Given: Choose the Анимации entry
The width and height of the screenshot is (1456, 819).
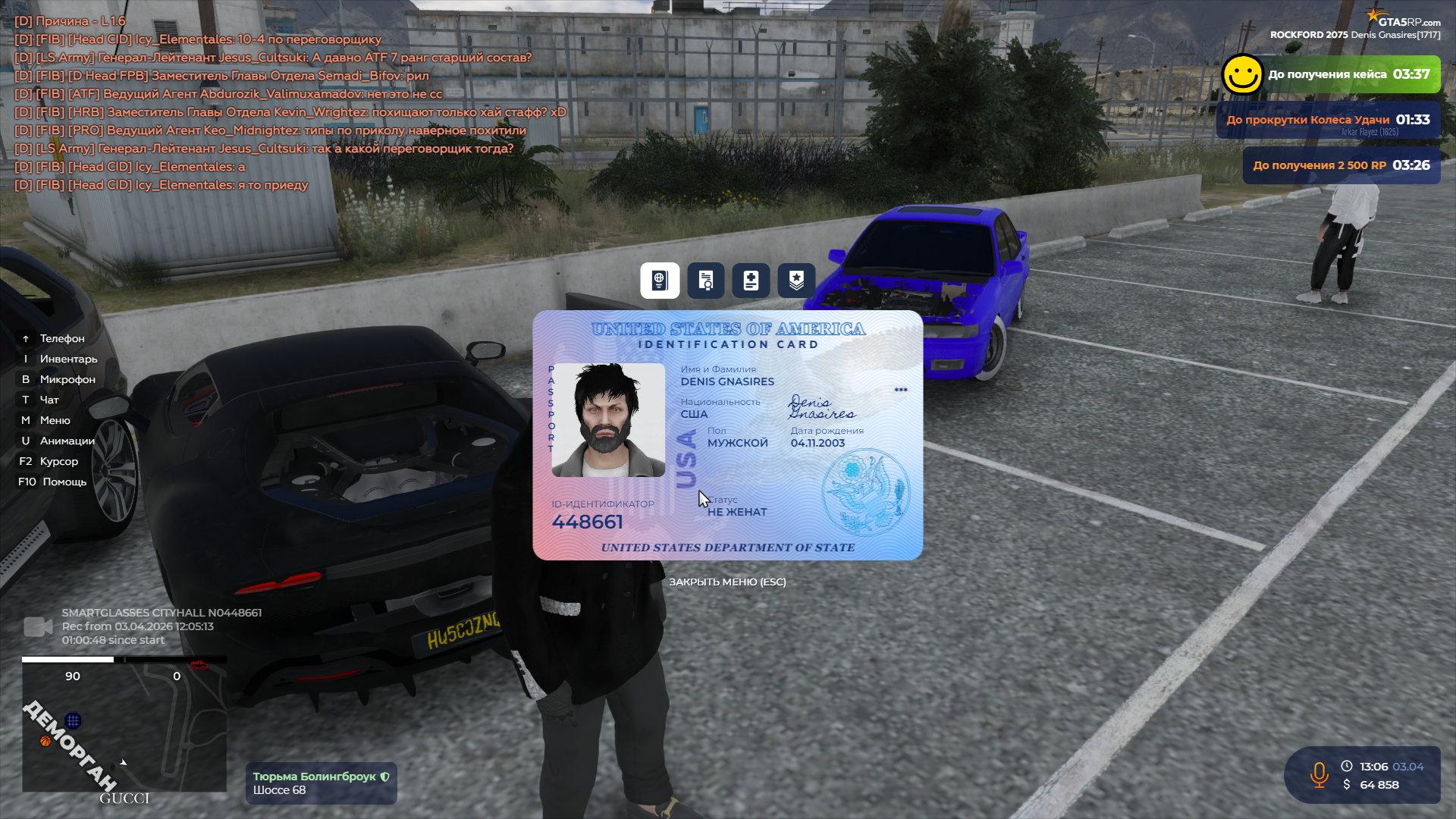Looking at the screenshot, I should (x=67, y=441).
